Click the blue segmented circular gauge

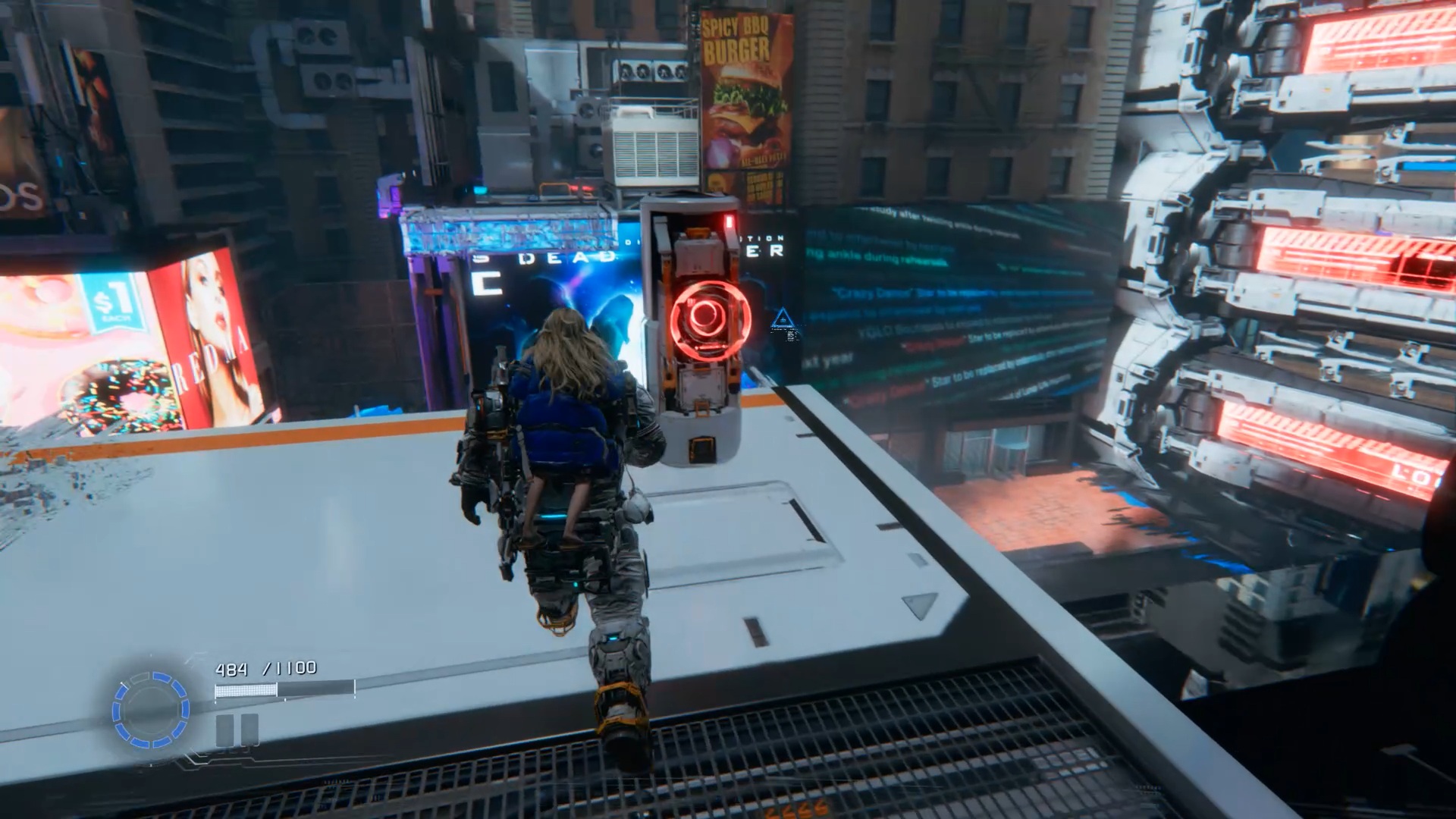pos(150,710)
